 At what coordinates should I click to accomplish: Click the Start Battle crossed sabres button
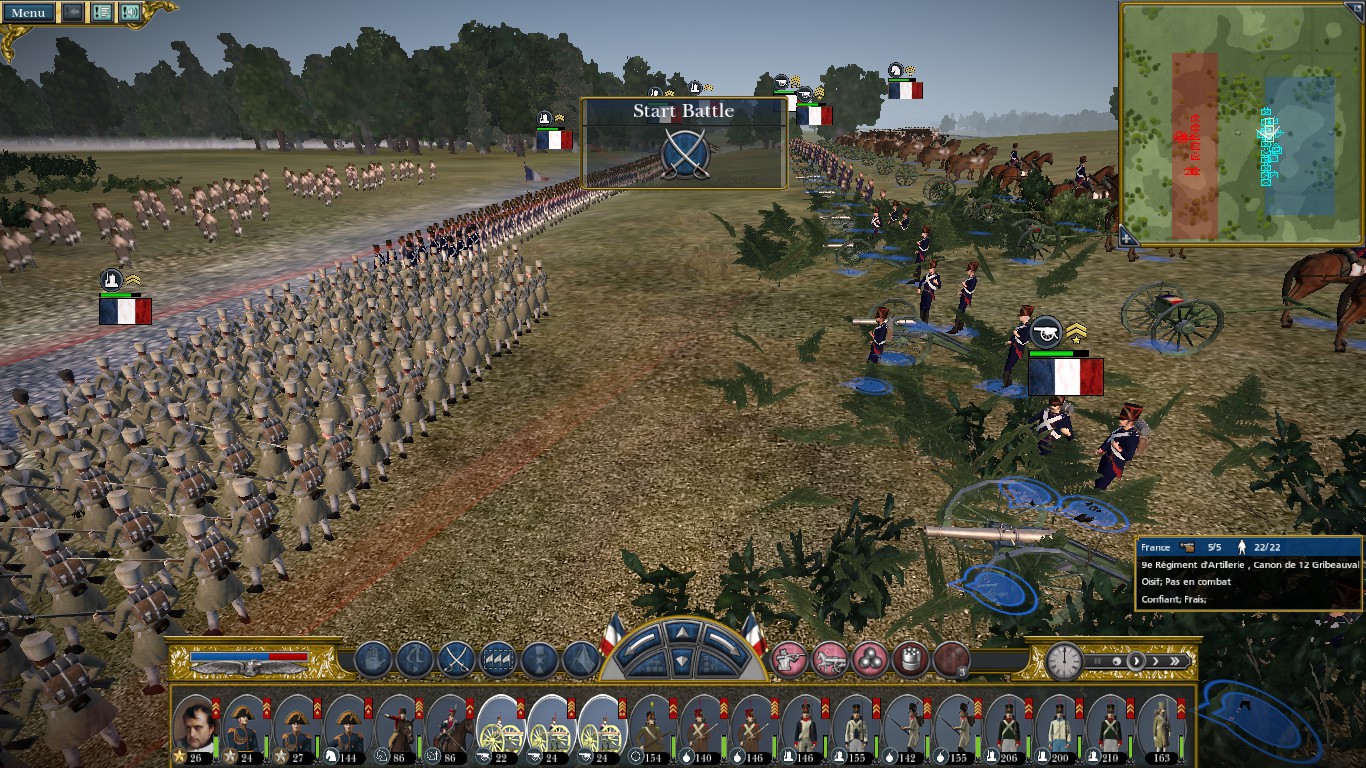685,153
